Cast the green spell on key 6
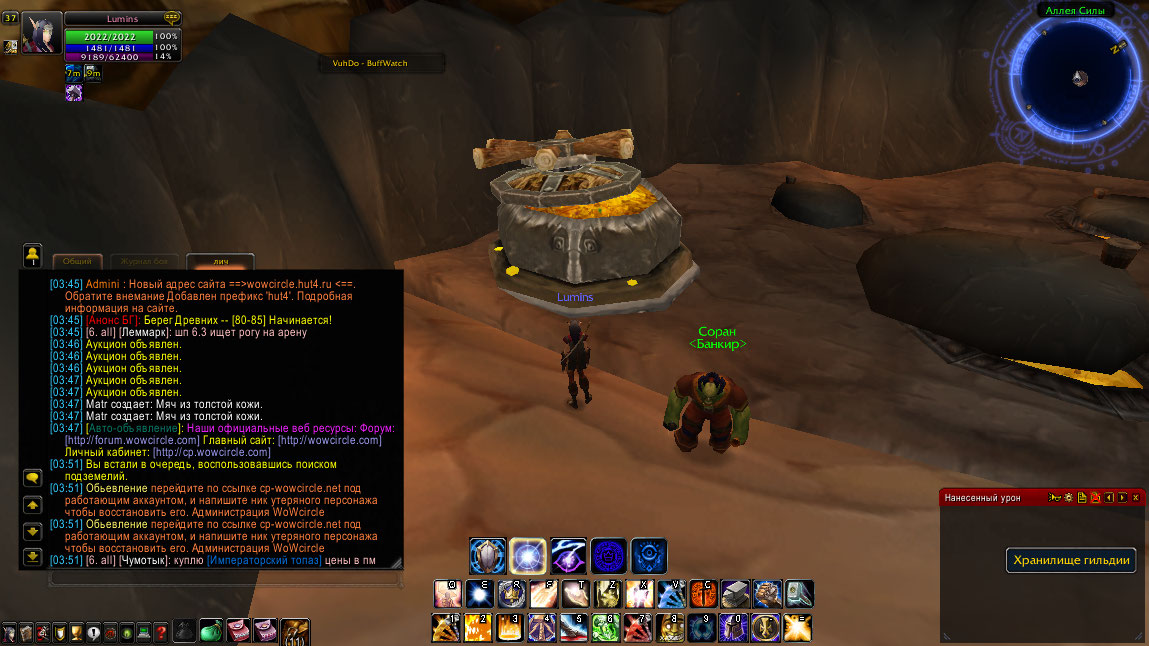1149x646 pixels. [x=606, y=628]
